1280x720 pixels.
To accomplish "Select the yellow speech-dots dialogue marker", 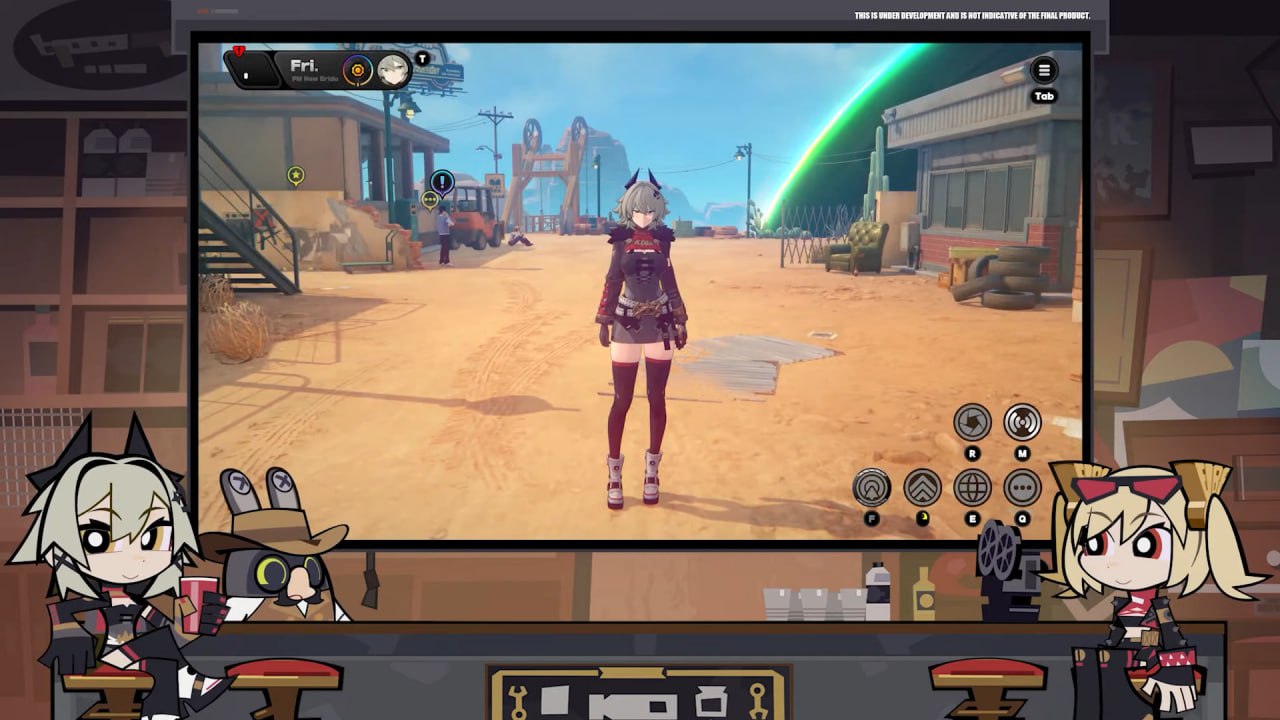I will click(430, 200).
